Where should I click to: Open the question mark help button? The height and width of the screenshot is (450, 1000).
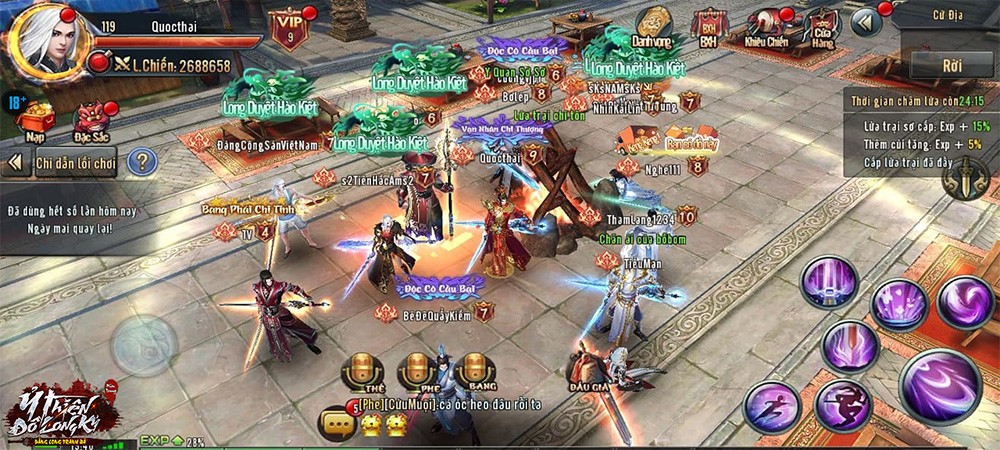tap(142, 161)
